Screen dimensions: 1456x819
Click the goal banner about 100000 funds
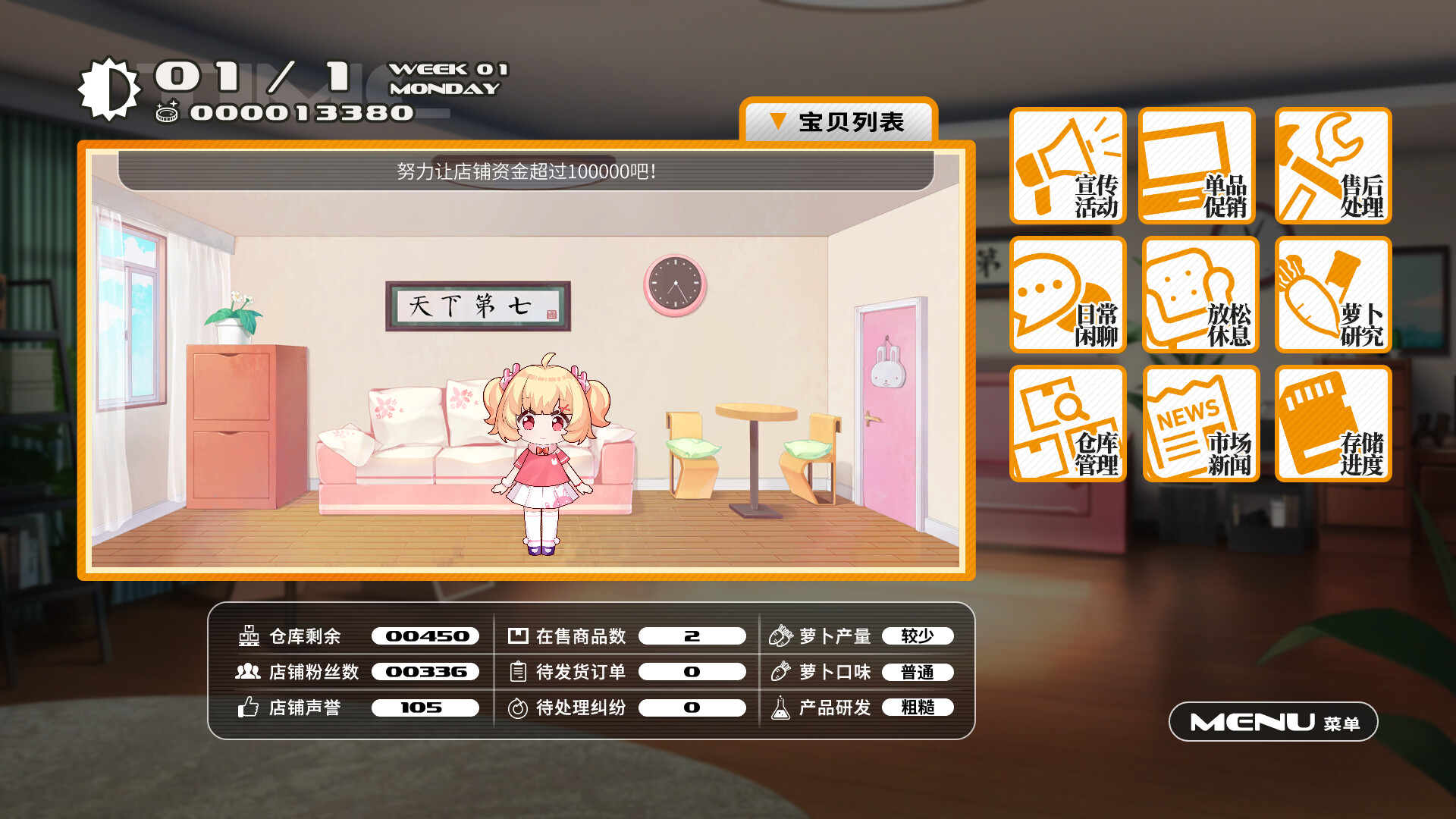[527, 173]
